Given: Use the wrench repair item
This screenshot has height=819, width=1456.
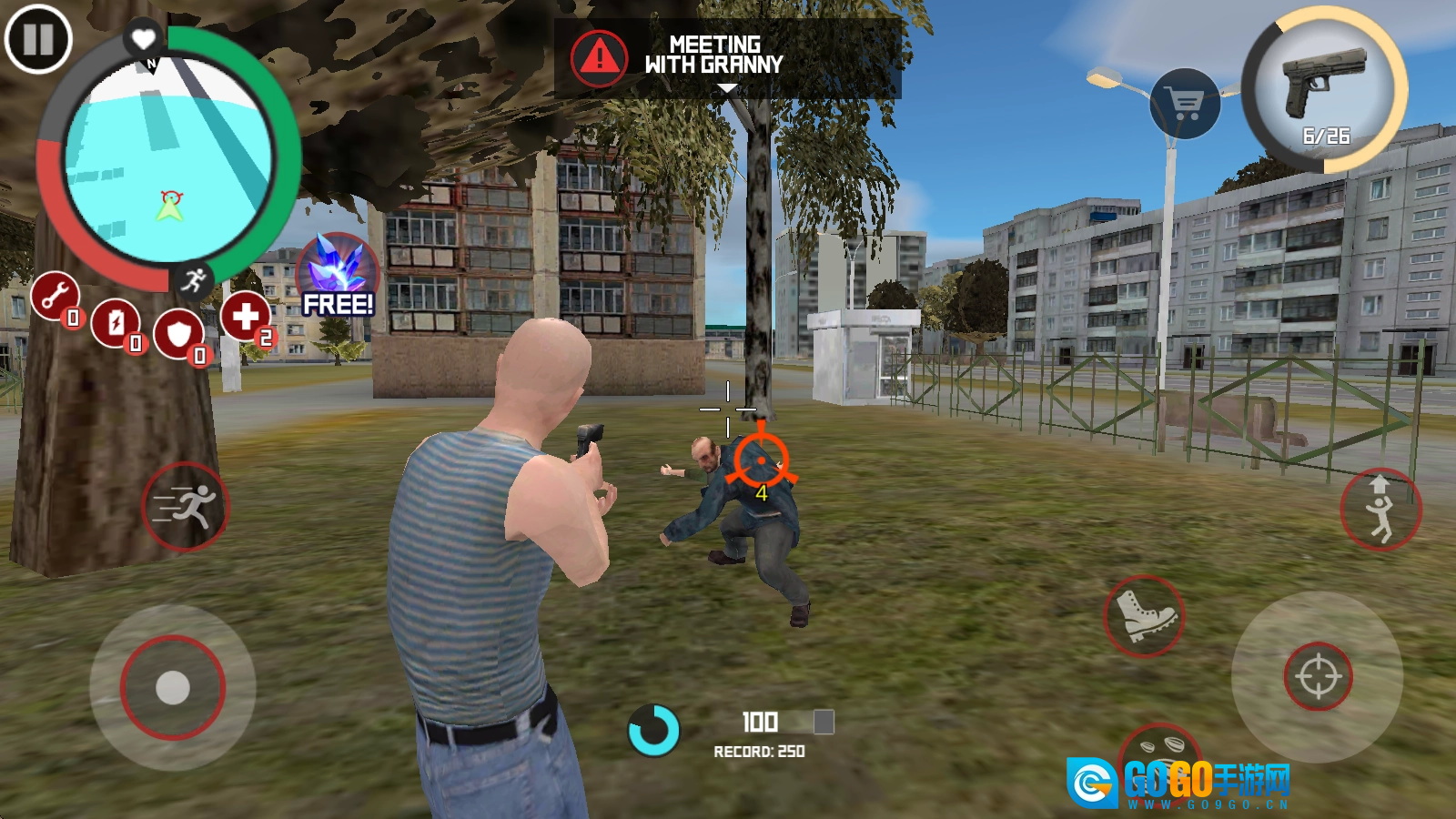Looking at the screenshot, I should (x=56, y=296).
